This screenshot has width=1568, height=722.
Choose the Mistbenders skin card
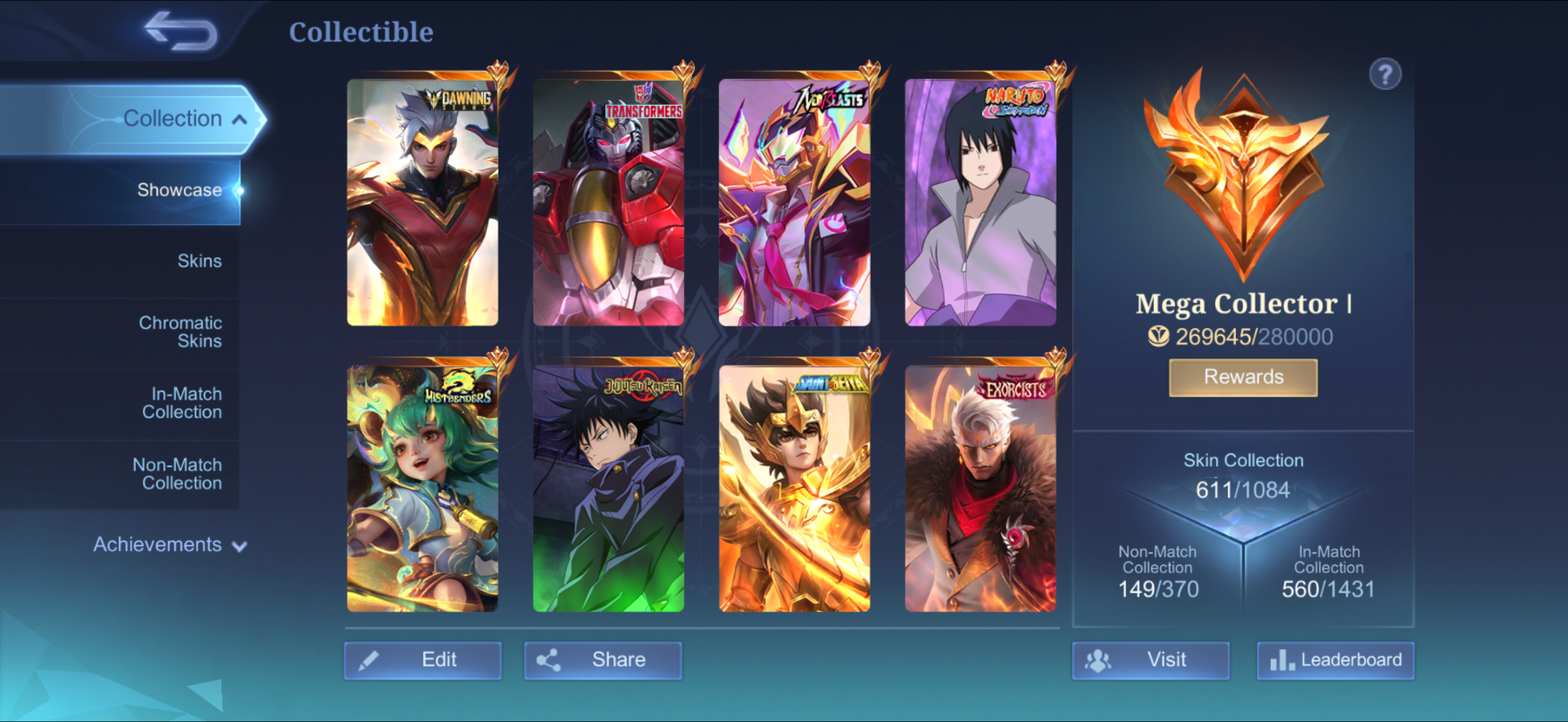click(422, 488)
